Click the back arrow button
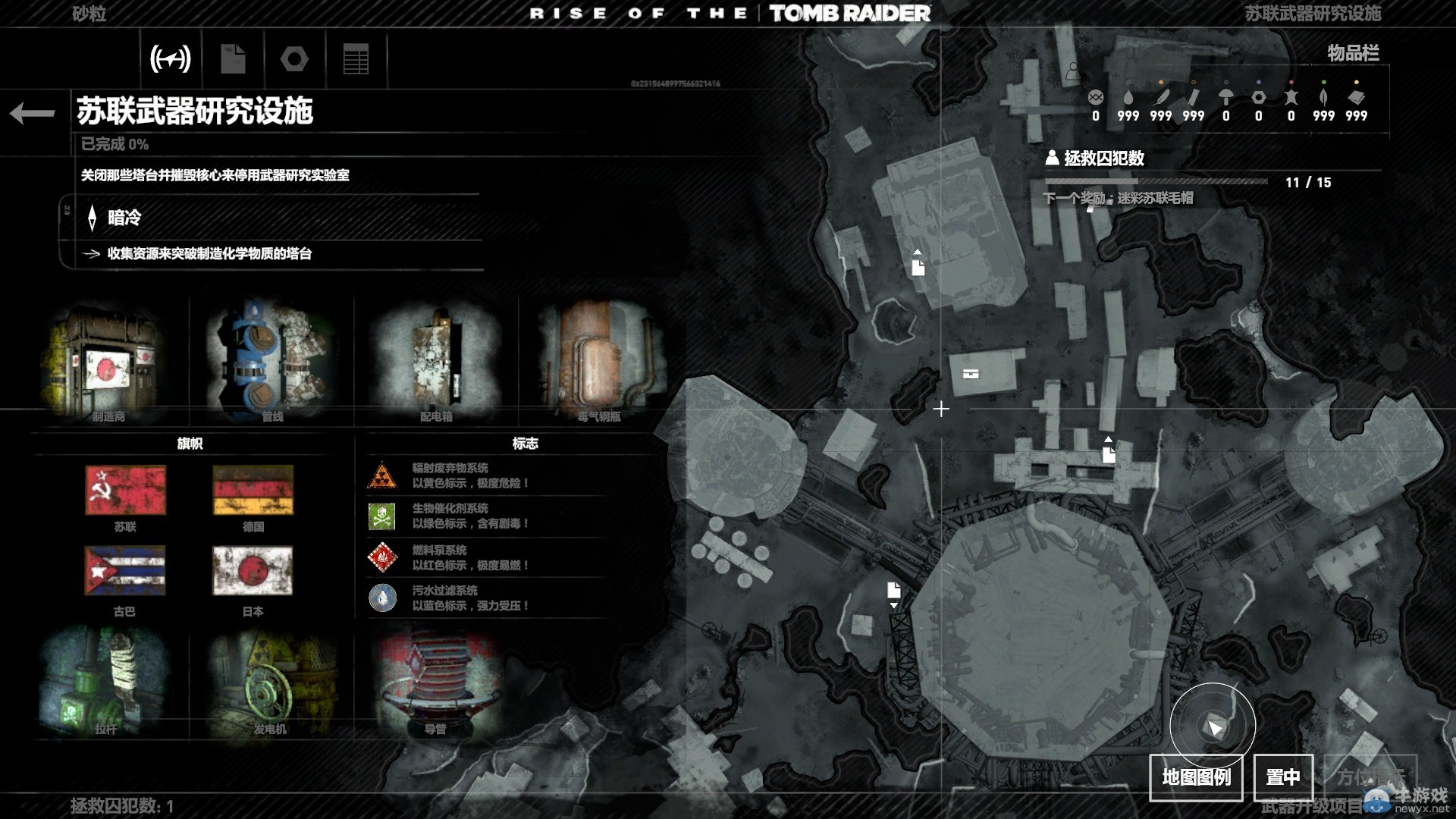Viewport: 1456px width, 819px height. coord(33,113)
